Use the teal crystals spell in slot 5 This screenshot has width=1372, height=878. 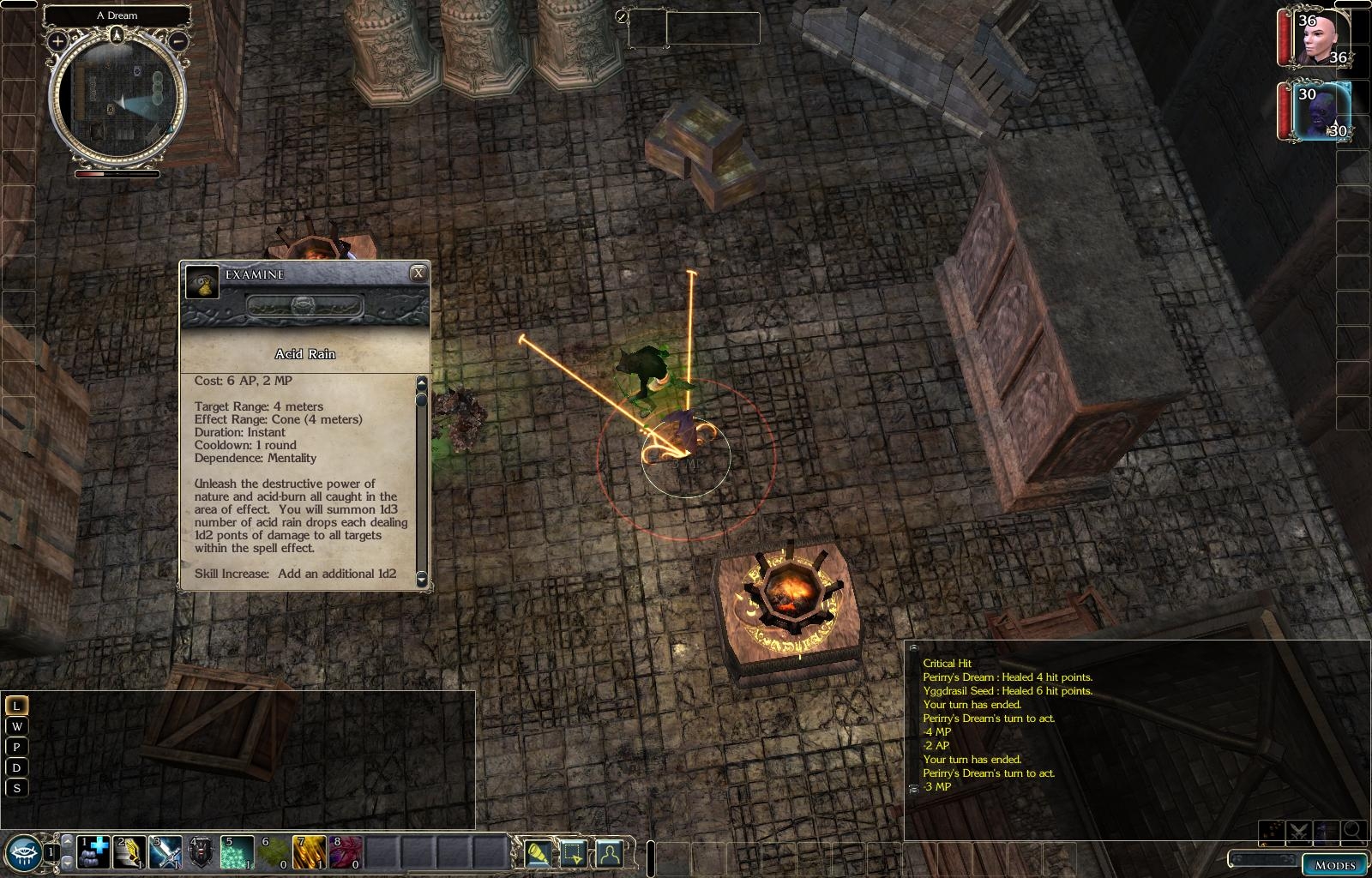point(238,852)
